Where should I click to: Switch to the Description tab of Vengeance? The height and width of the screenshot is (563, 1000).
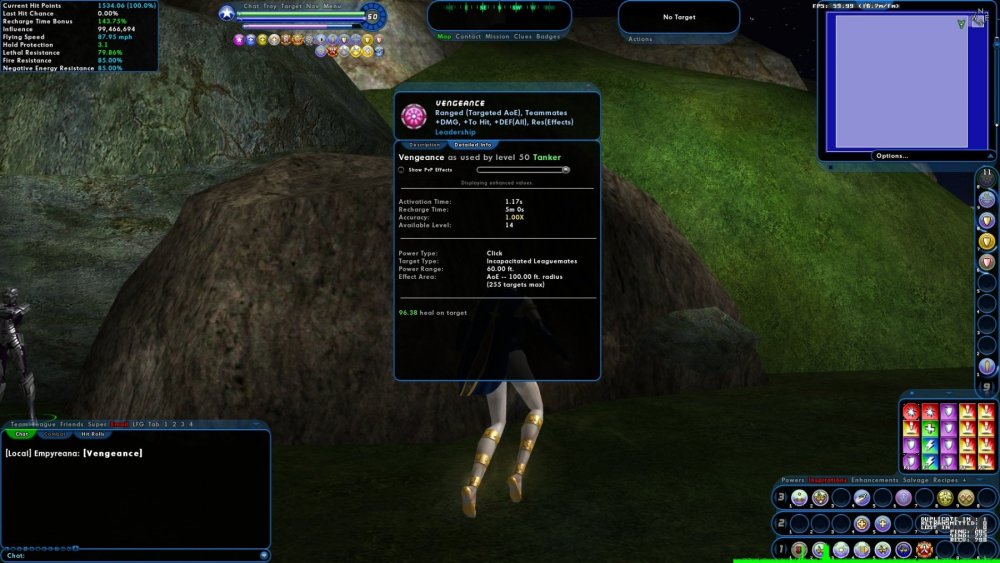[x=424, y=145]
